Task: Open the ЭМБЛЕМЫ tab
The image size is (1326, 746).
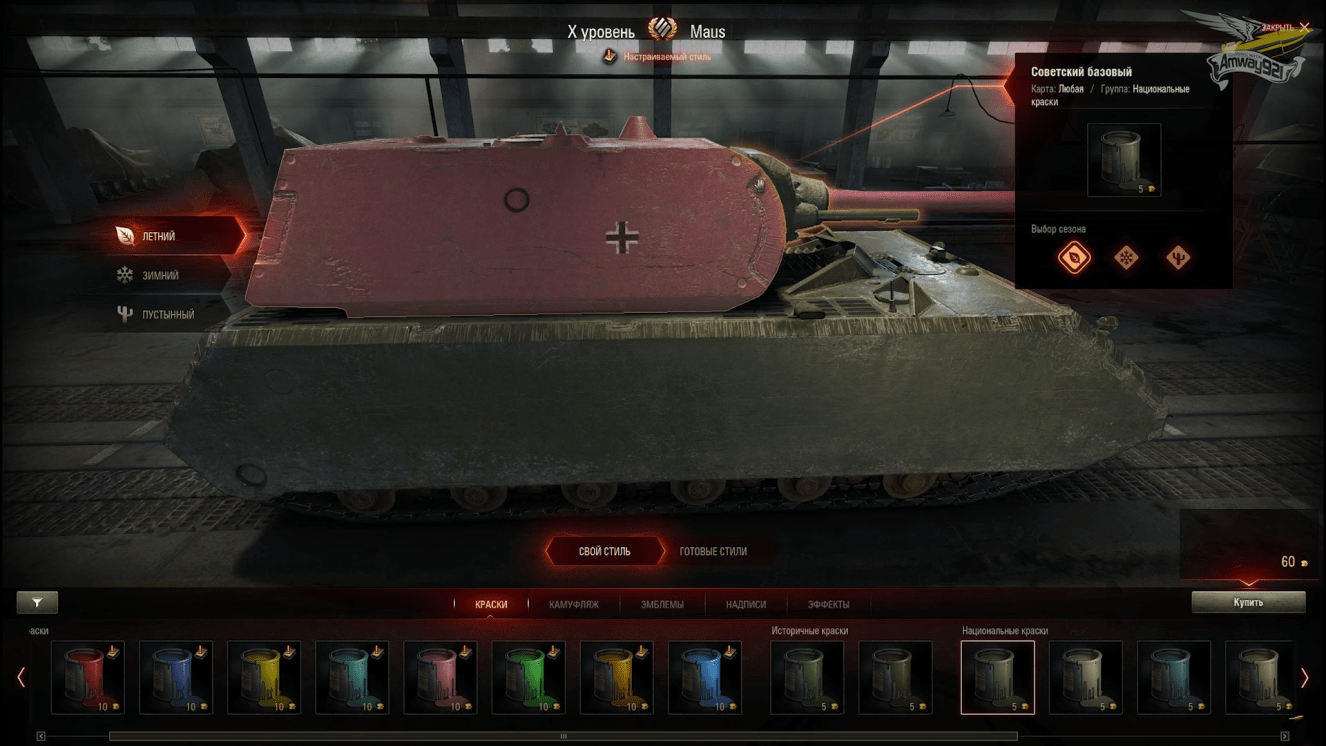Action: pyautogui.click(x=662, y=604)
